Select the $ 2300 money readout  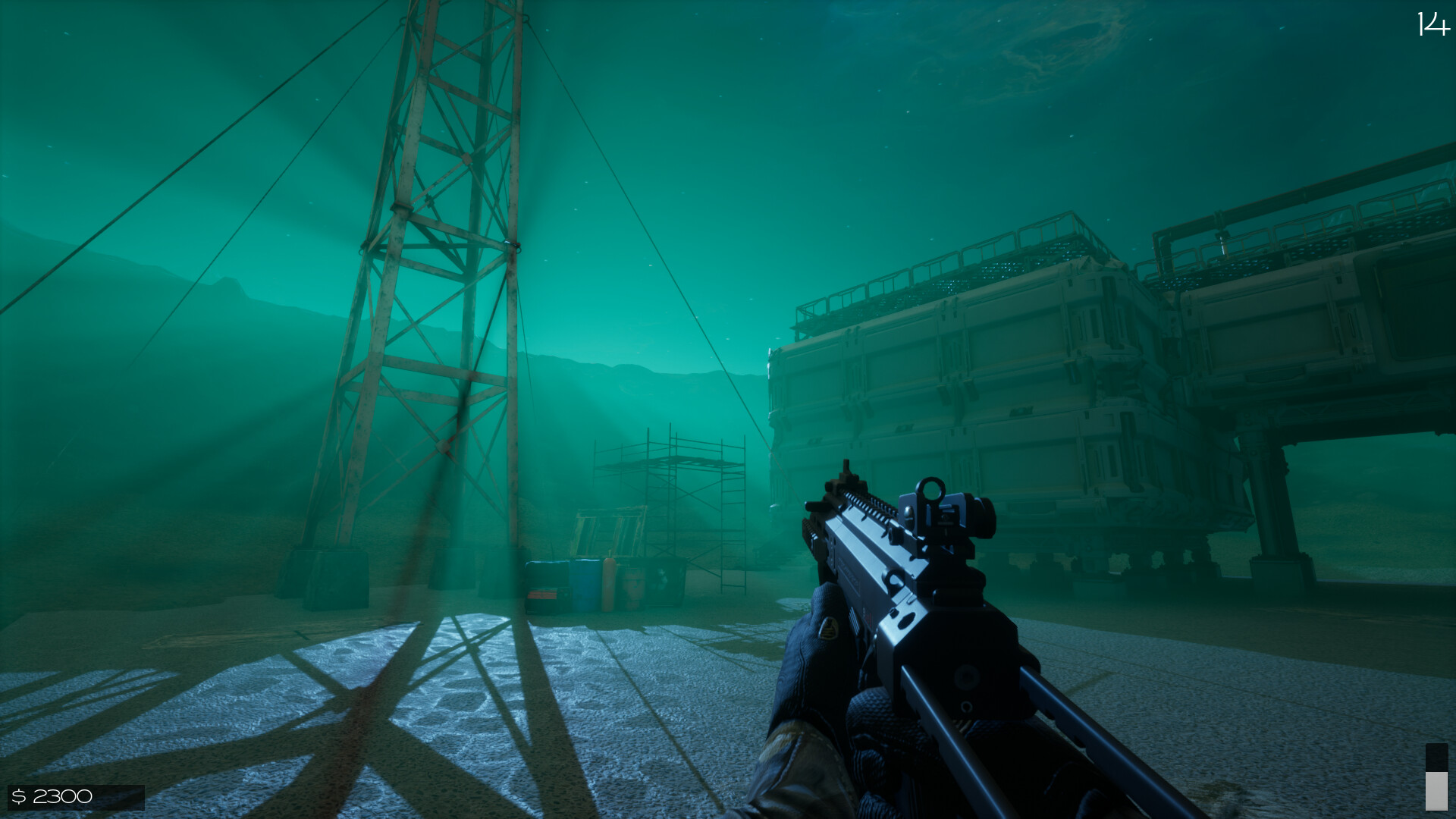point(53,795)
